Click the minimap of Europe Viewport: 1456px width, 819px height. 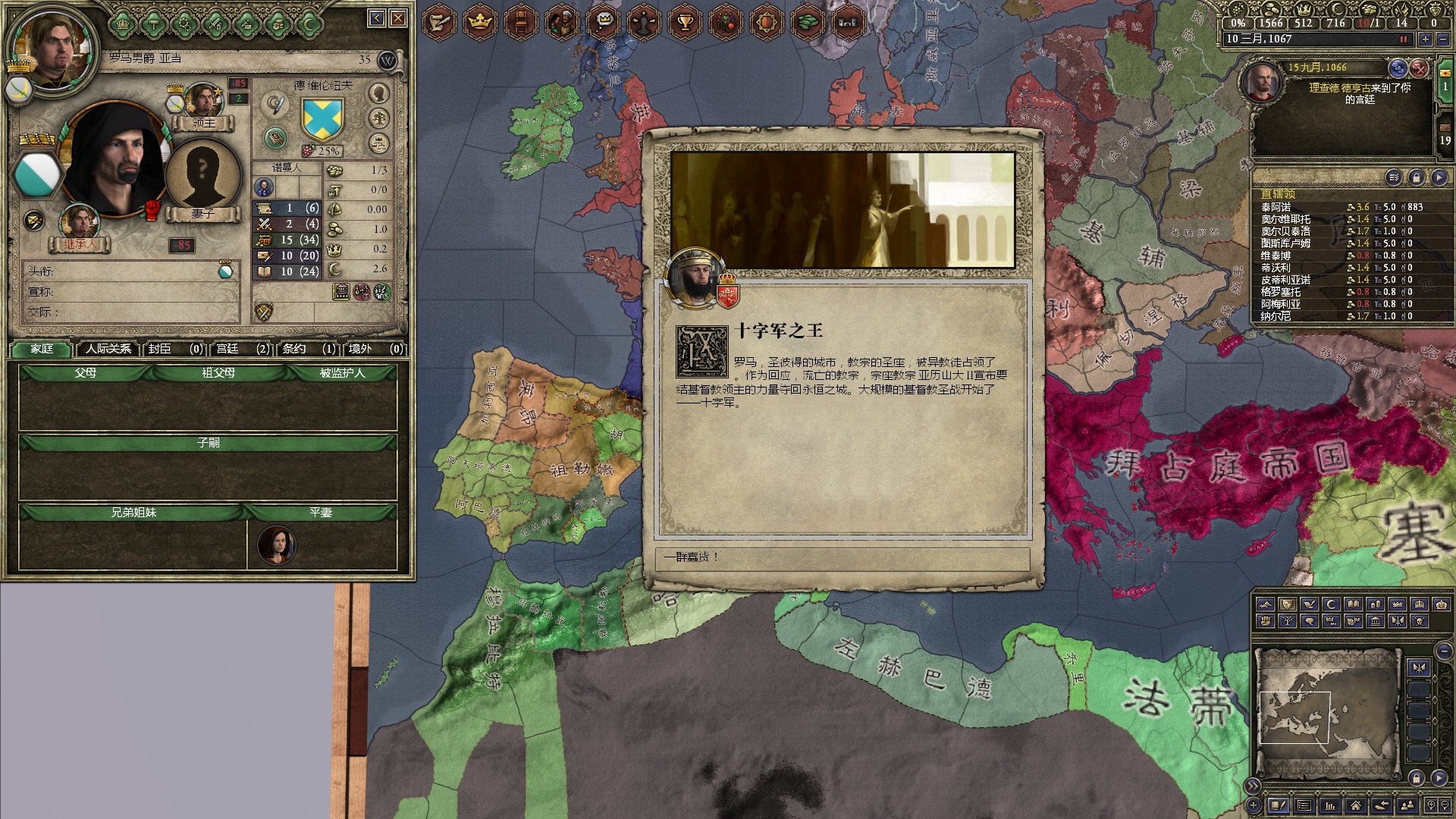tap(1326, 713)
